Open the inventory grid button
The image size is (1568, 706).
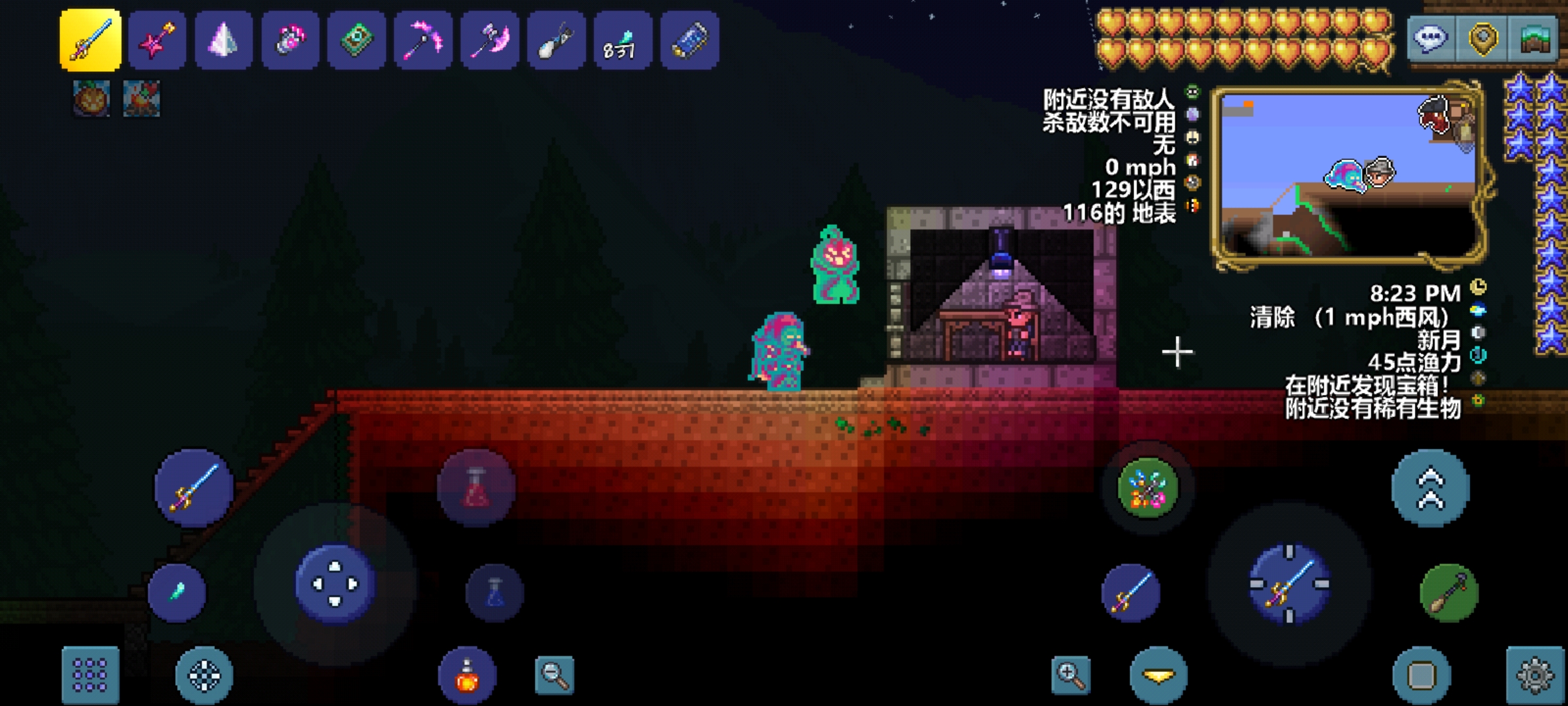[90, 675]
